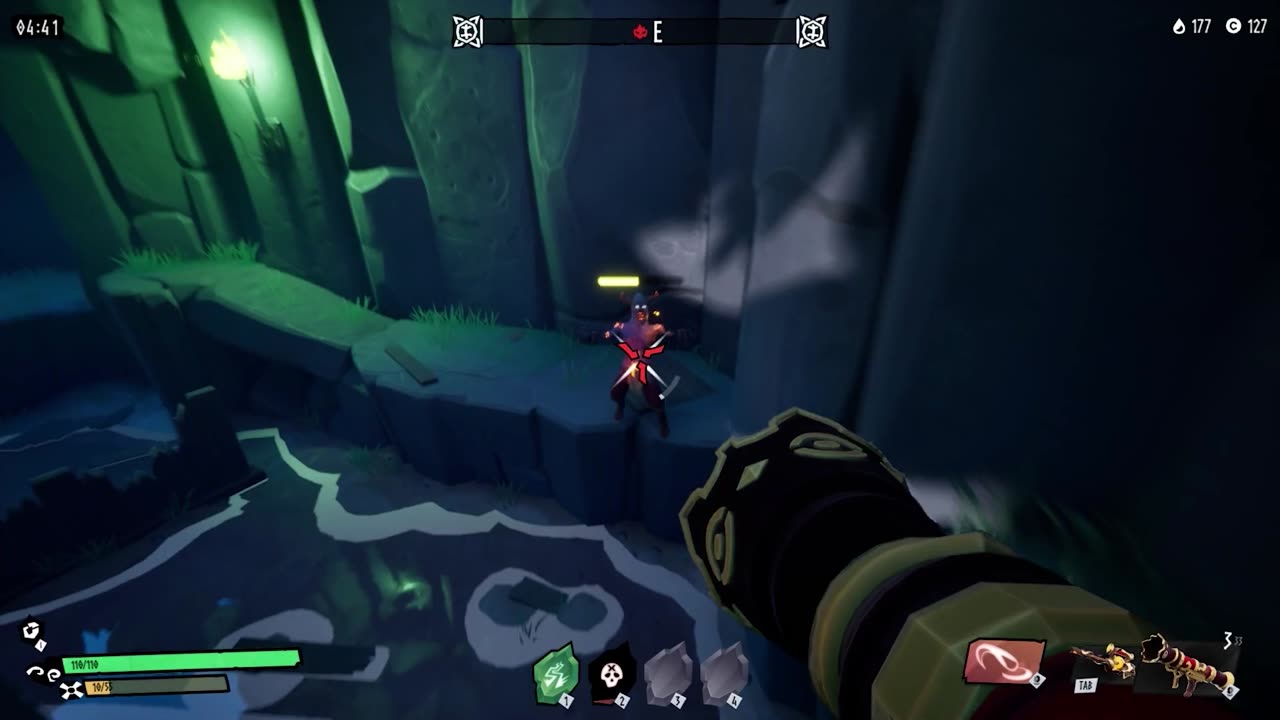Trigger the red swirl slash ability
The height and width of the screenshot is (720, 1280).
tap(1003, 662)
